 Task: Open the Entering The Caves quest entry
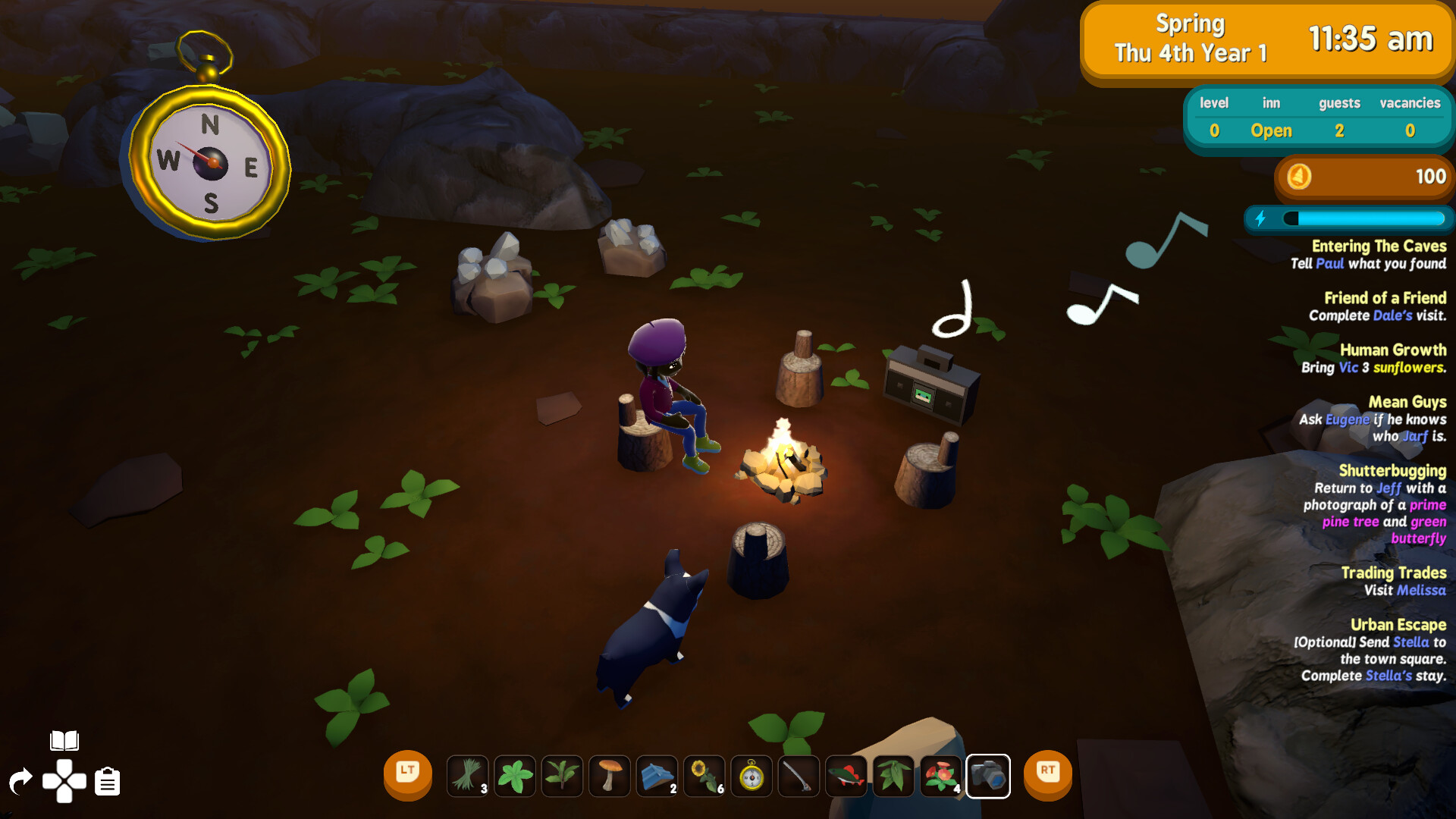(1379, 246)
